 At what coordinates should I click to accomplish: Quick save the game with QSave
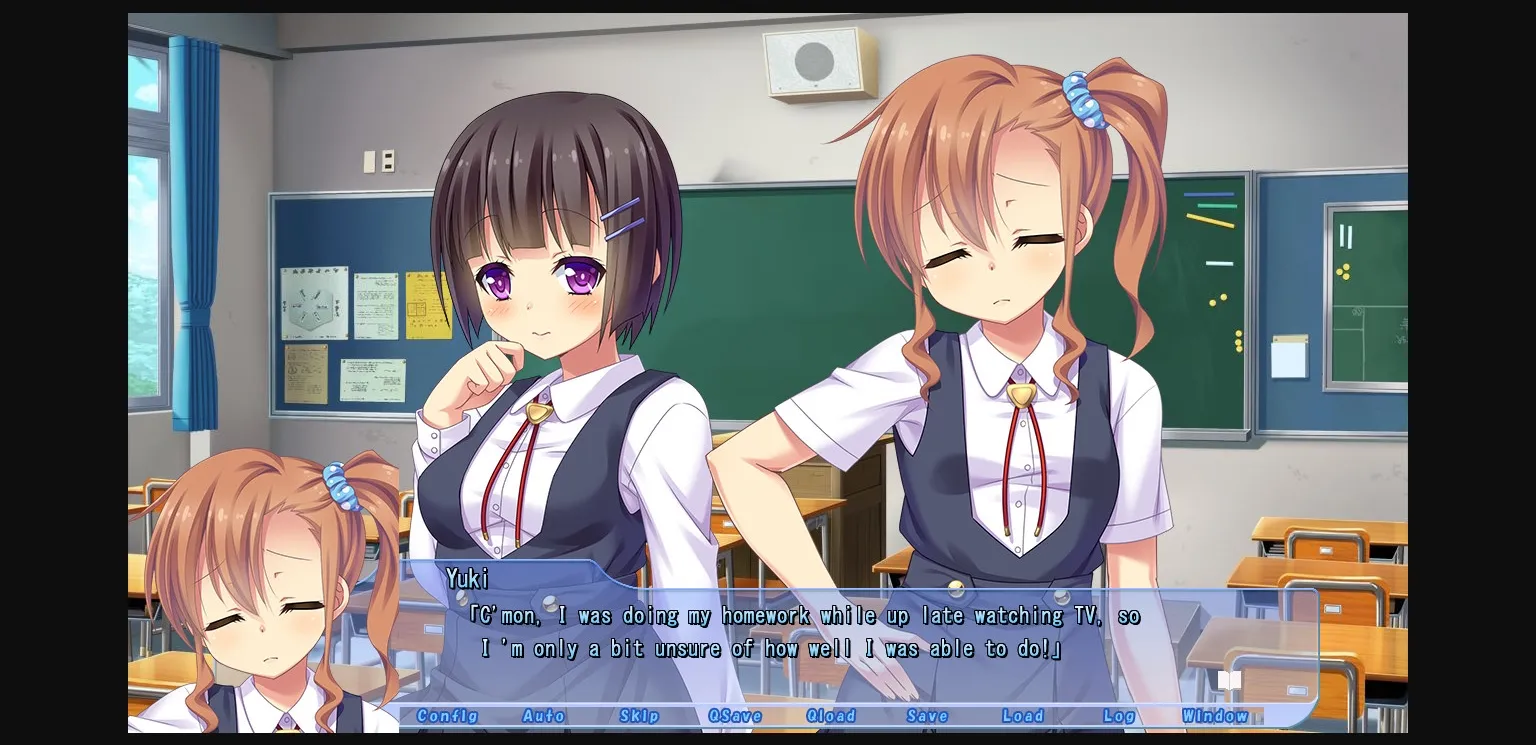(x=736, y=716)
